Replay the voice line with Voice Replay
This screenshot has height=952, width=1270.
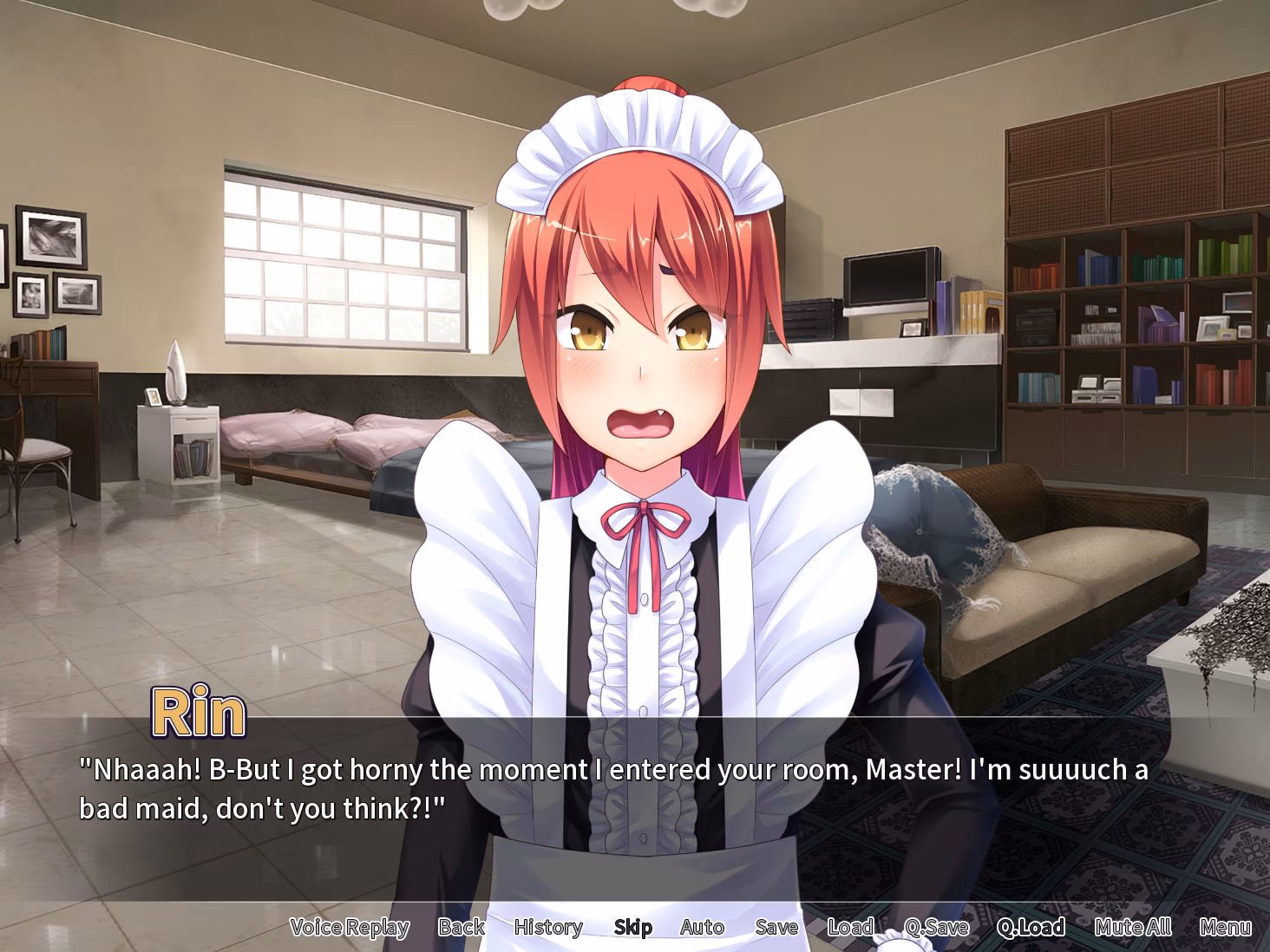tap(349, 927)
